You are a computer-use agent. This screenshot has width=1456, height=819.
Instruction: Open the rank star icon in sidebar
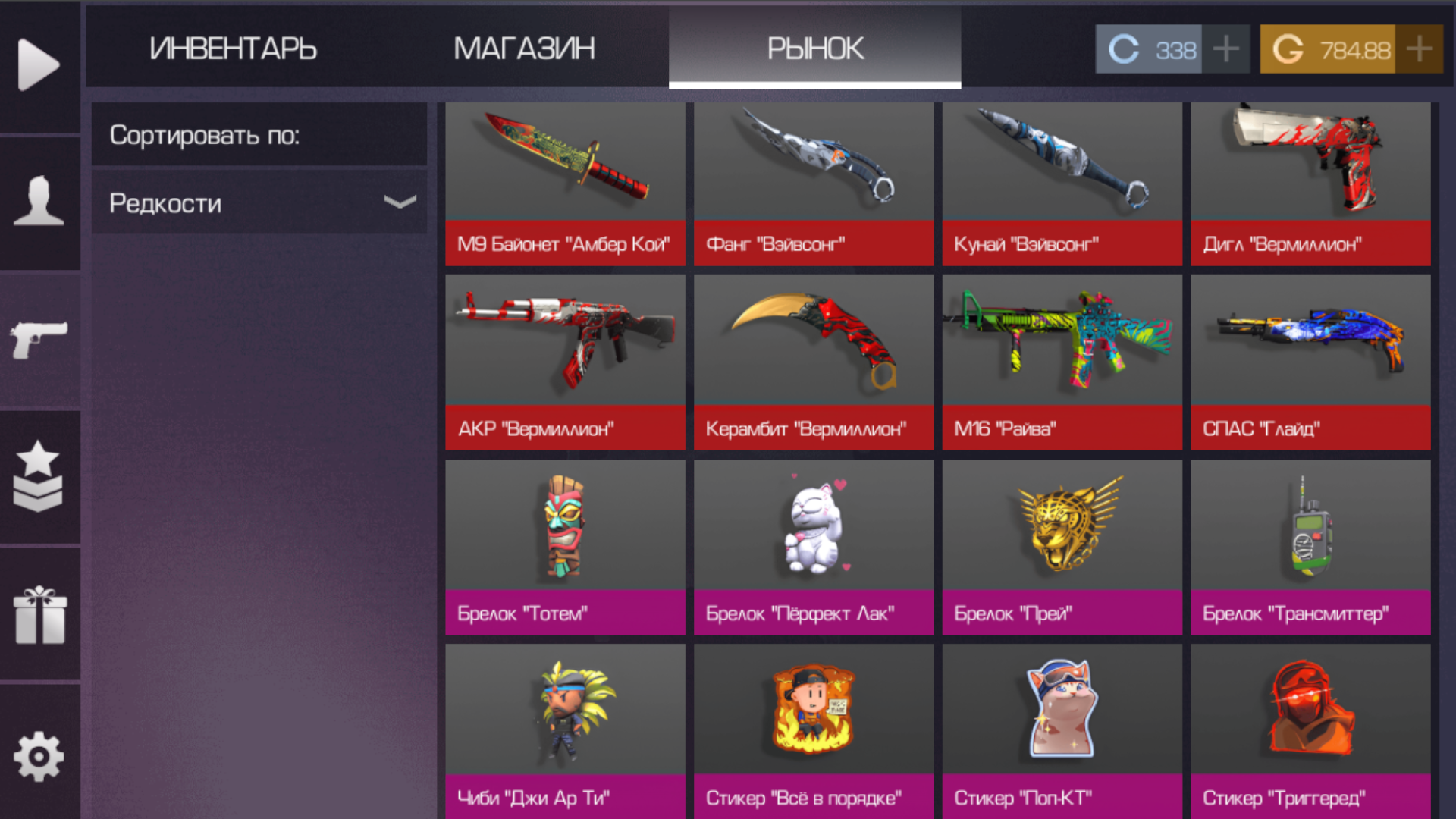point(39,478)
